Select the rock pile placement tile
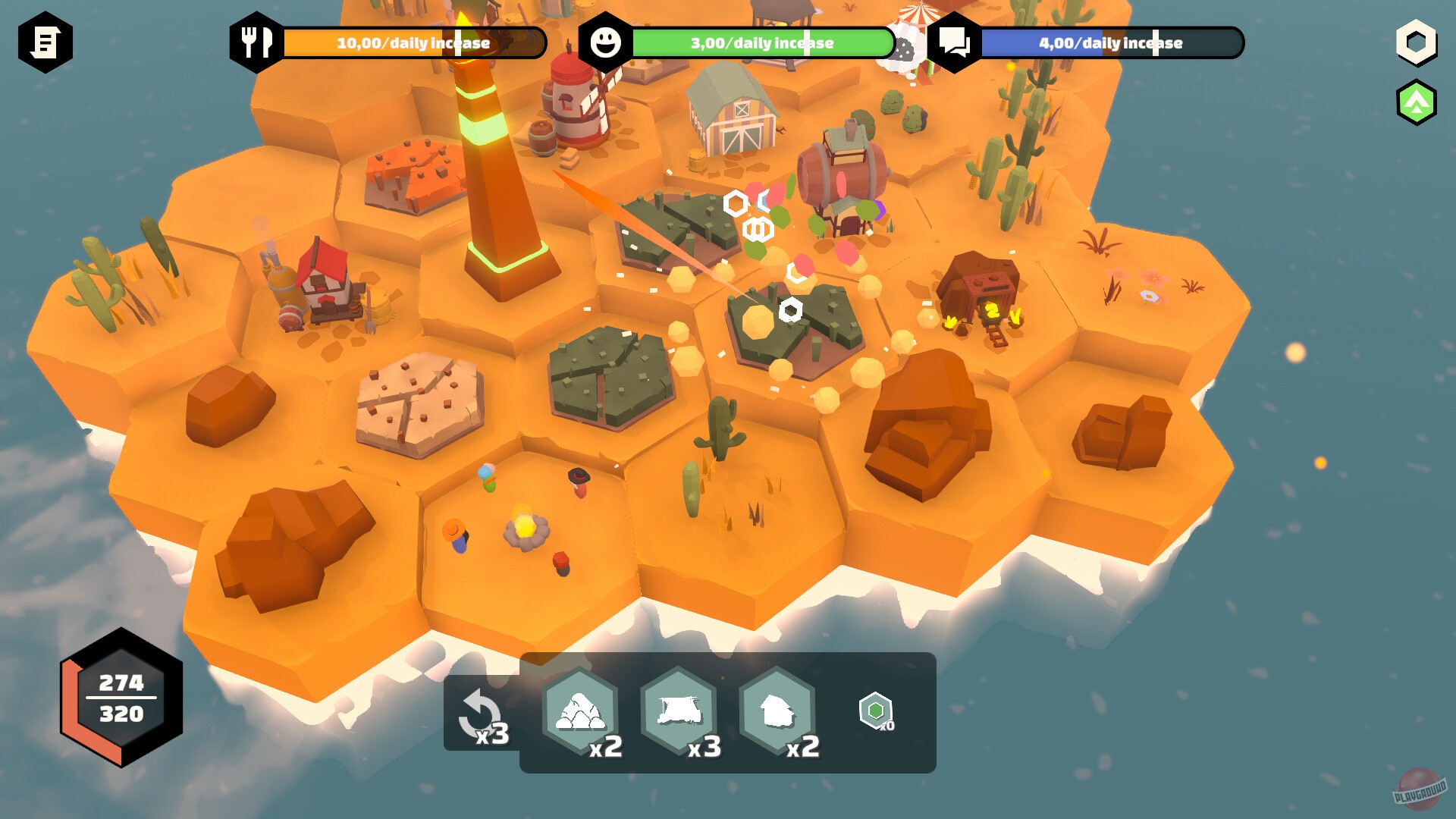 582,711
